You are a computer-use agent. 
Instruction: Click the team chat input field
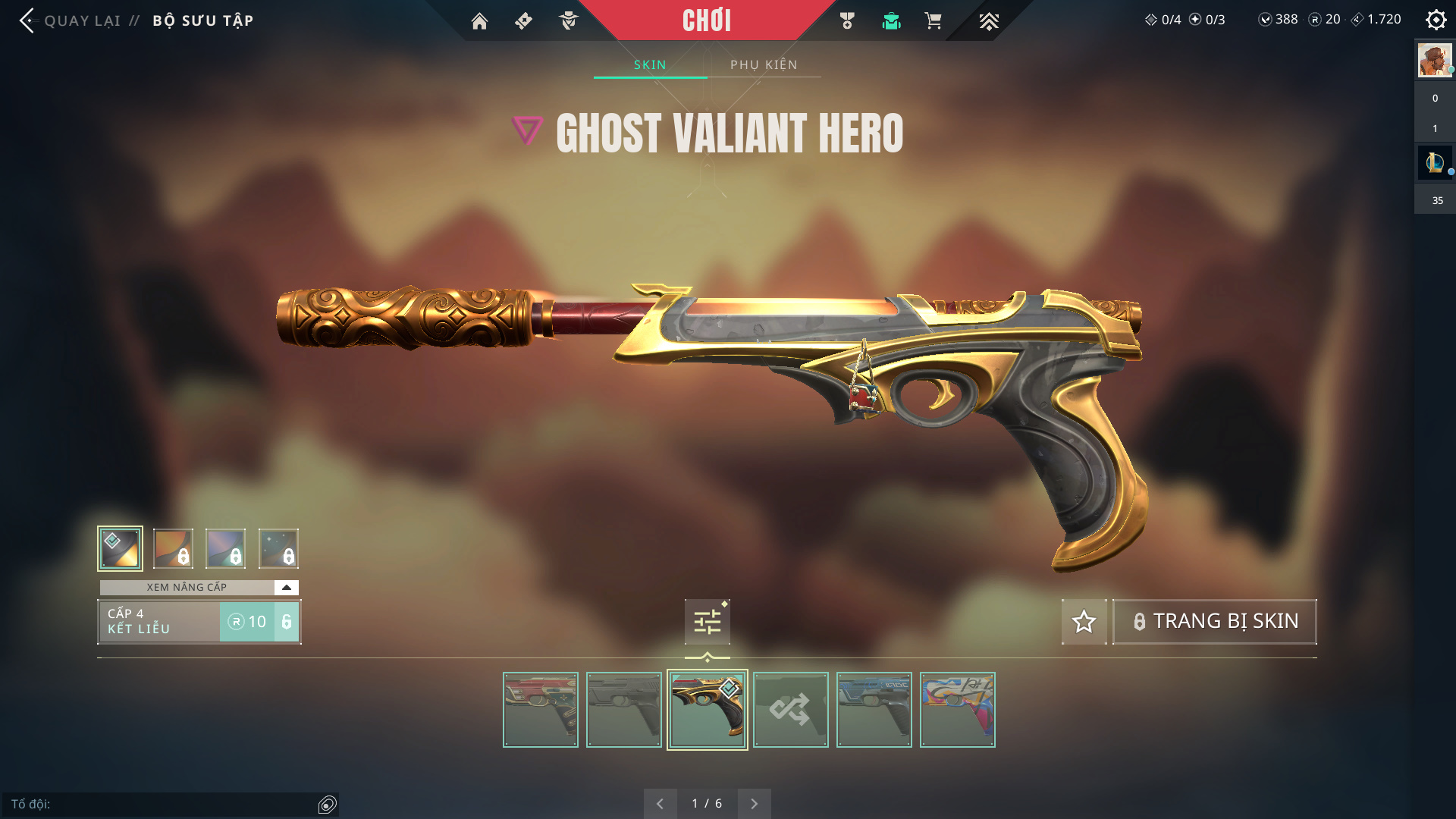pyautogui.click(x=163, y=804)
